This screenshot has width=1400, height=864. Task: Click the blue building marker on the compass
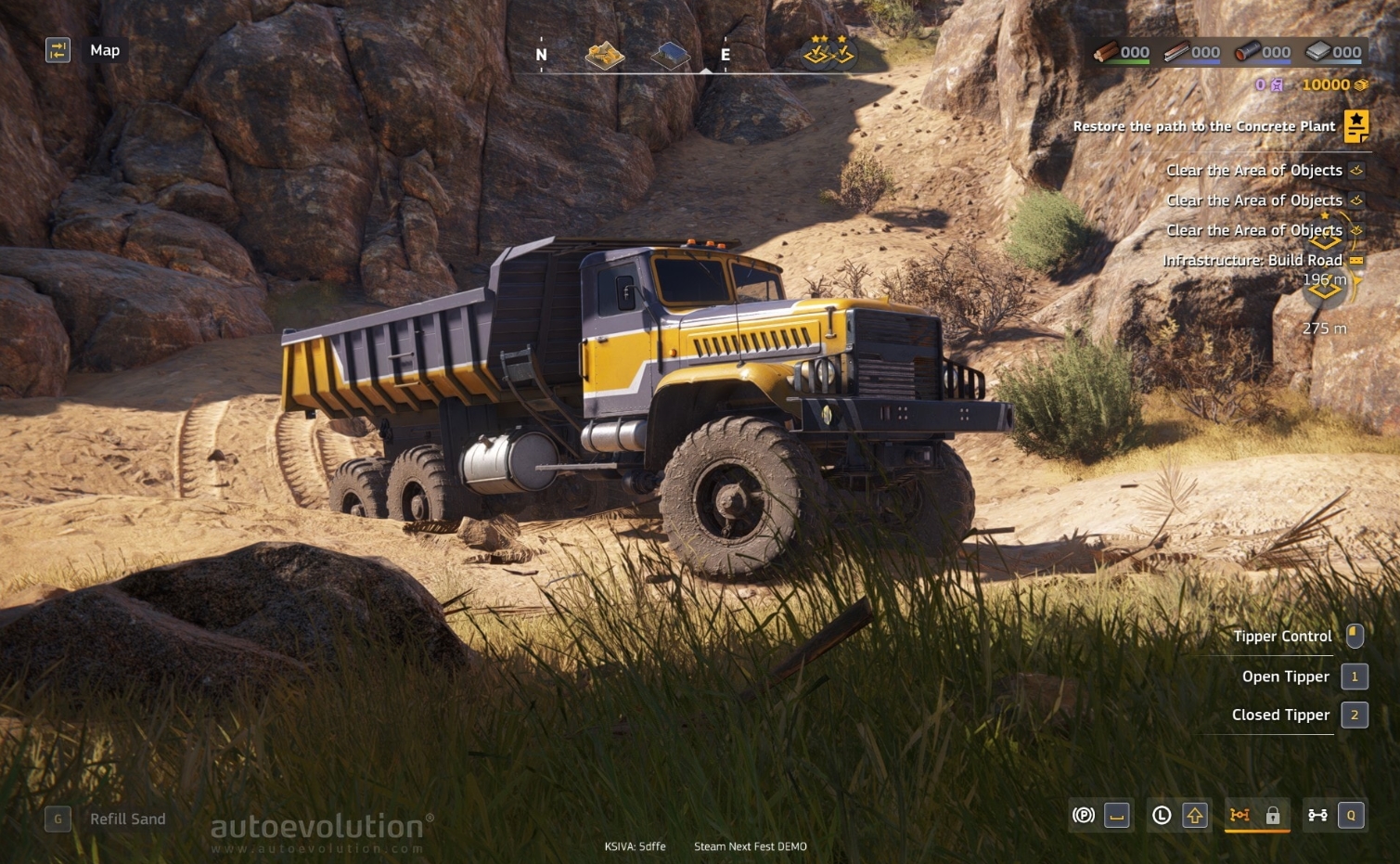tap(671, 54)
